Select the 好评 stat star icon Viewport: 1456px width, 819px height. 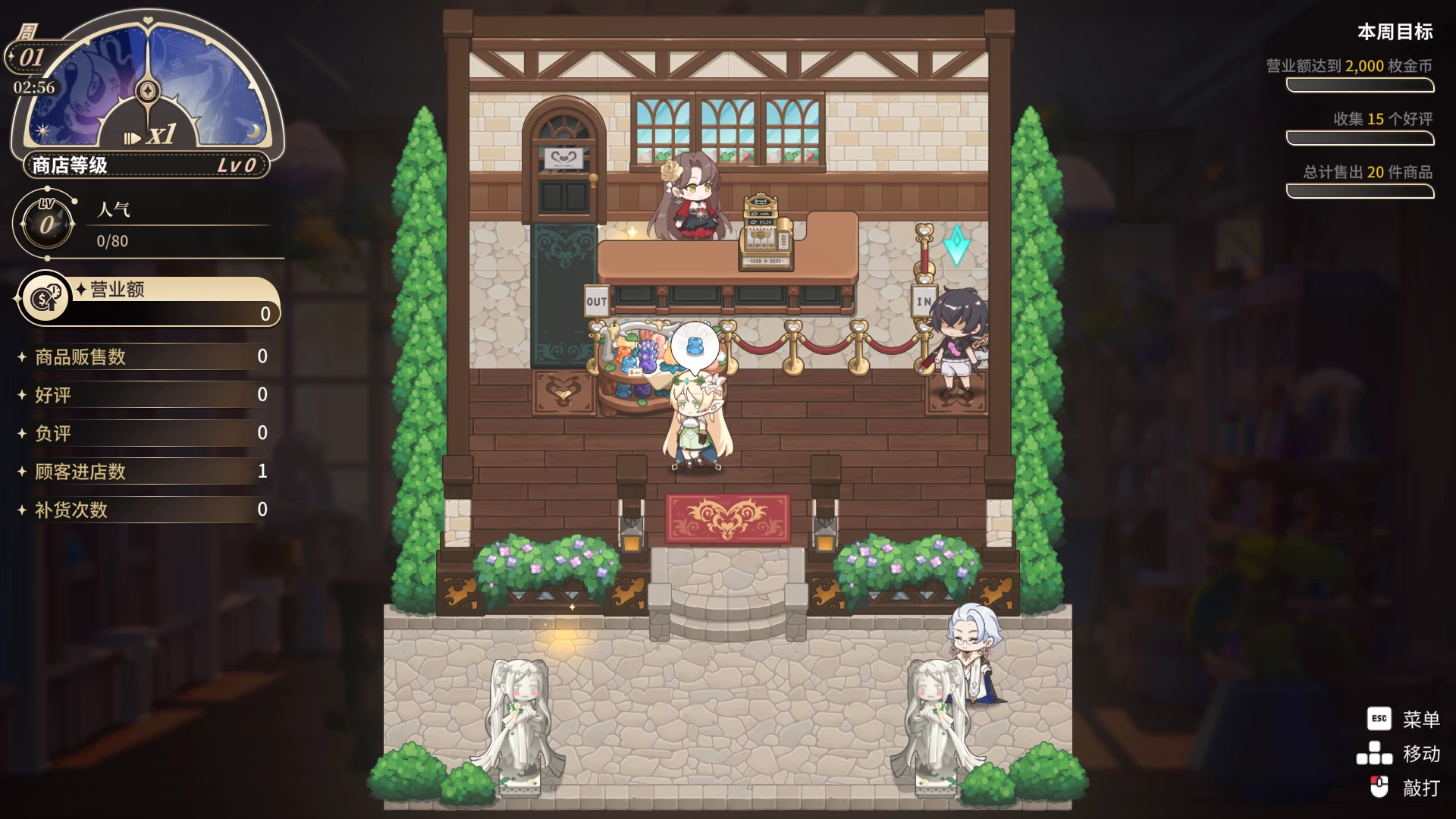coord(21,395)
